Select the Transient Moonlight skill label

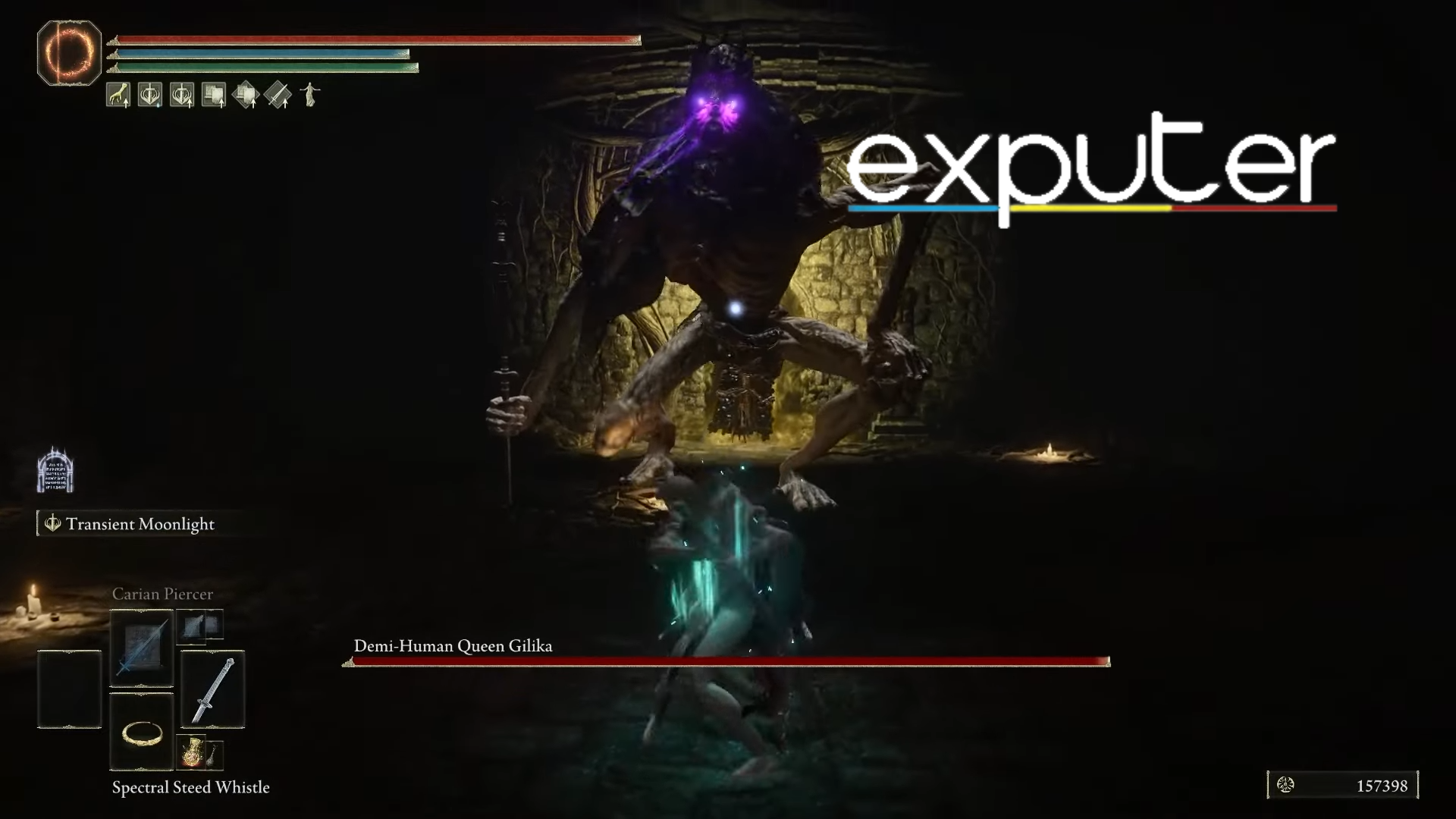click(x=140, y=524)
